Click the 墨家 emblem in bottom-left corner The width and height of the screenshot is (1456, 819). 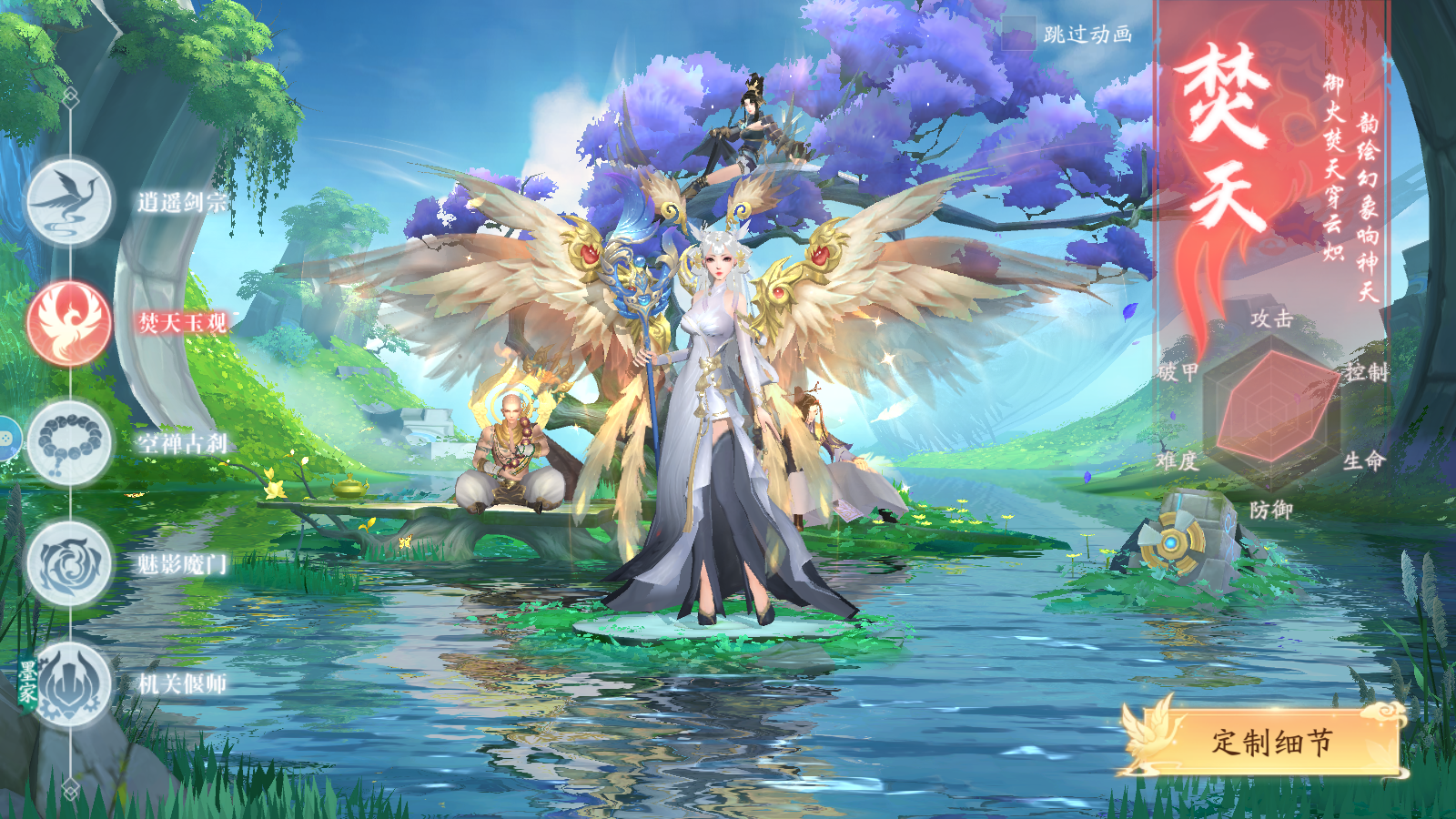click(x=27, y=678)
